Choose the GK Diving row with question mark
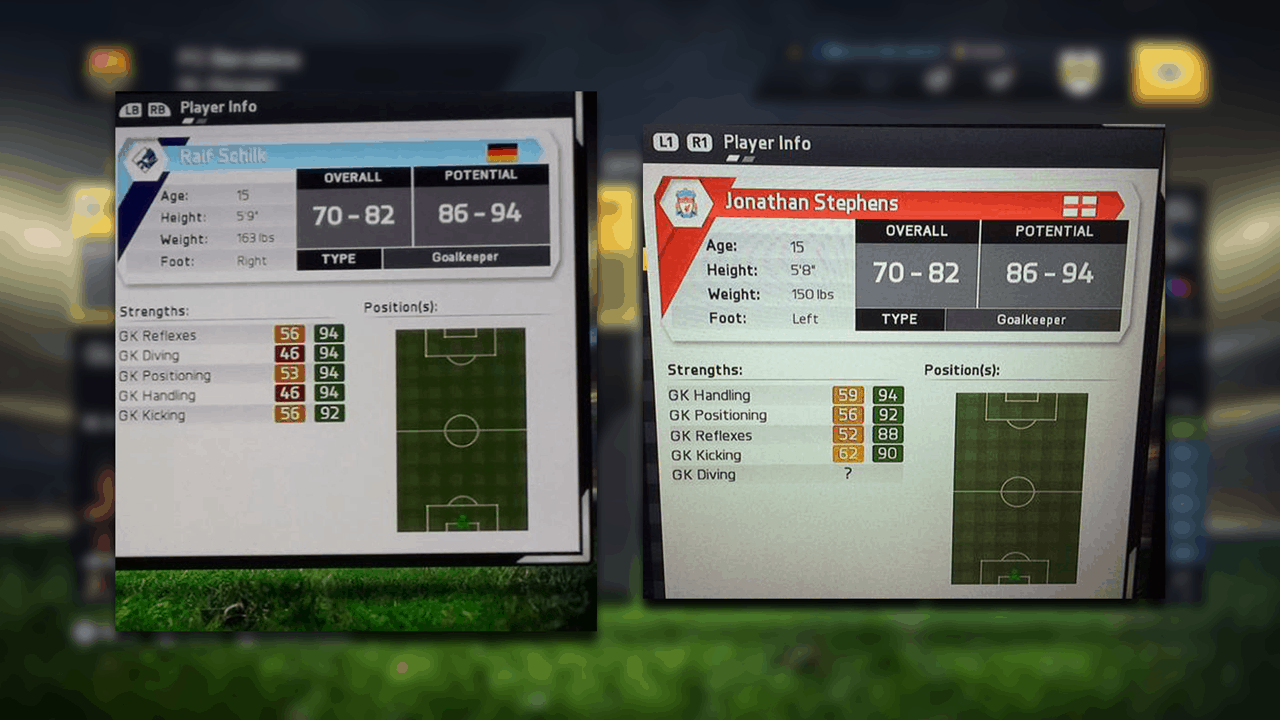Screen dimensions: 1280x720 (x=785, y=475)
